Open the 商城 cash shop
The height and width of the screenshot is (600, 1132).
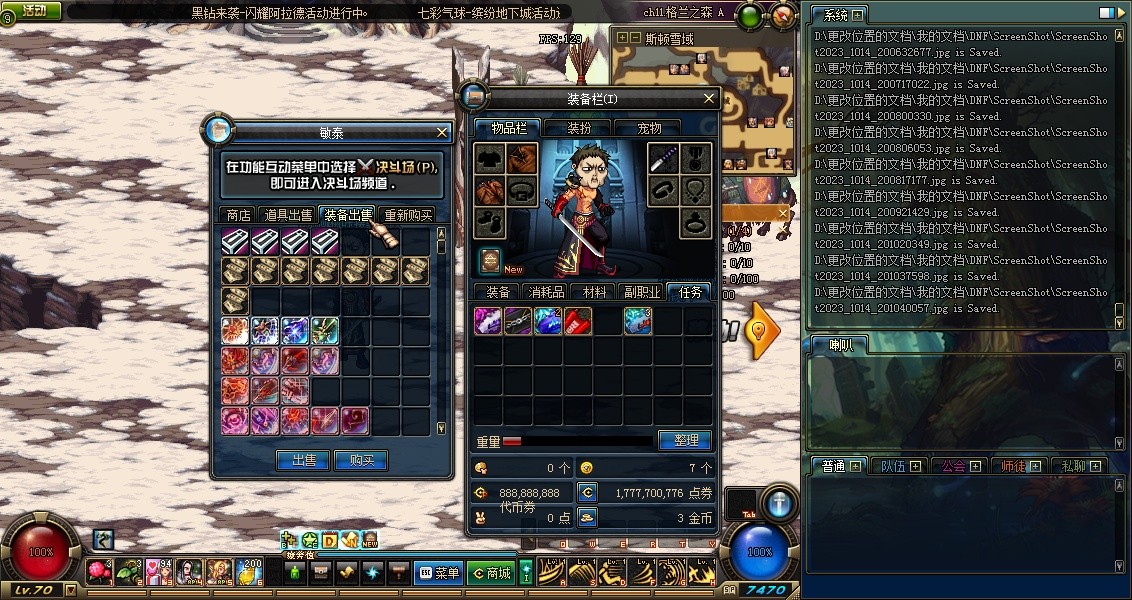coord(491,573)
